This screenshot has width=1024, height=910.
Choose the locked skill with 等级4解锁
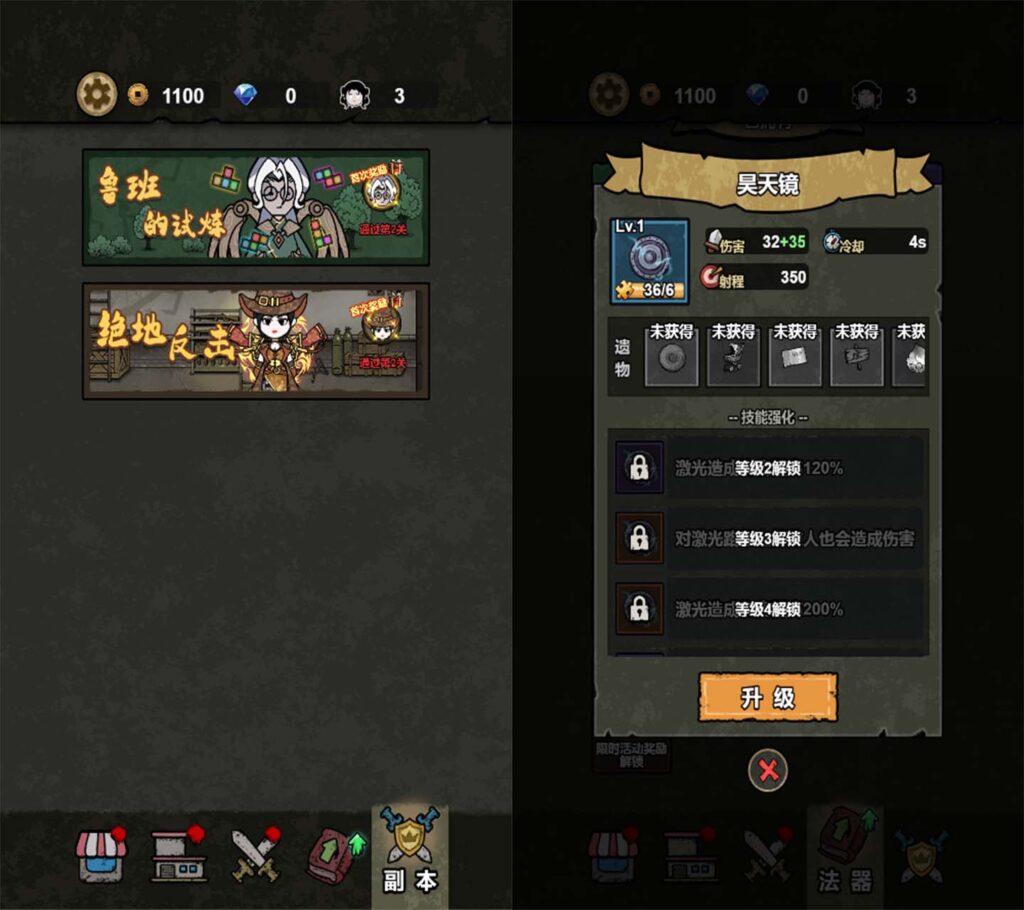(x=767, y=609)
